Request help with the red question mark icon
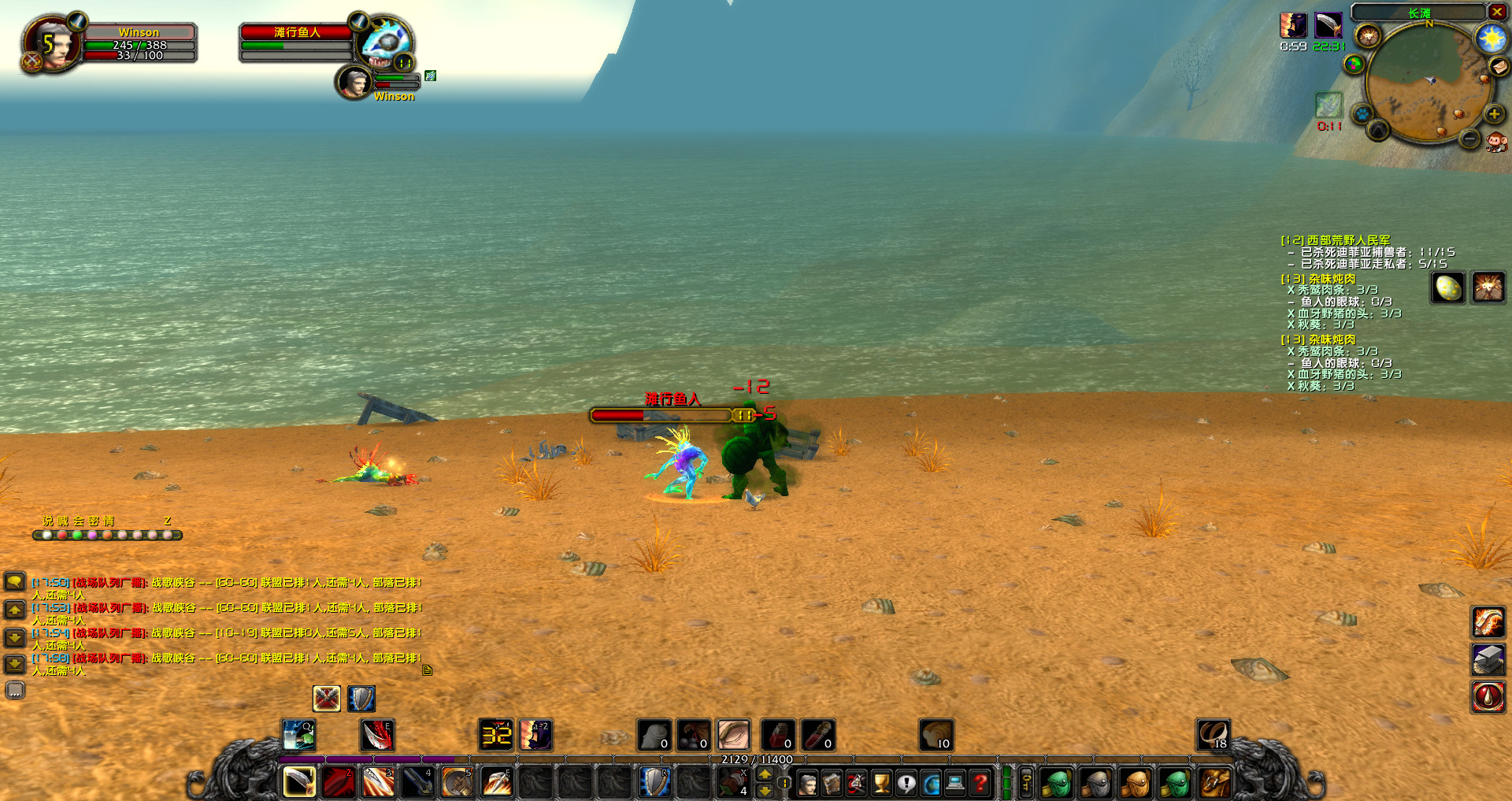This screenshot has height=801, width=1512. (x=980, y=783)
